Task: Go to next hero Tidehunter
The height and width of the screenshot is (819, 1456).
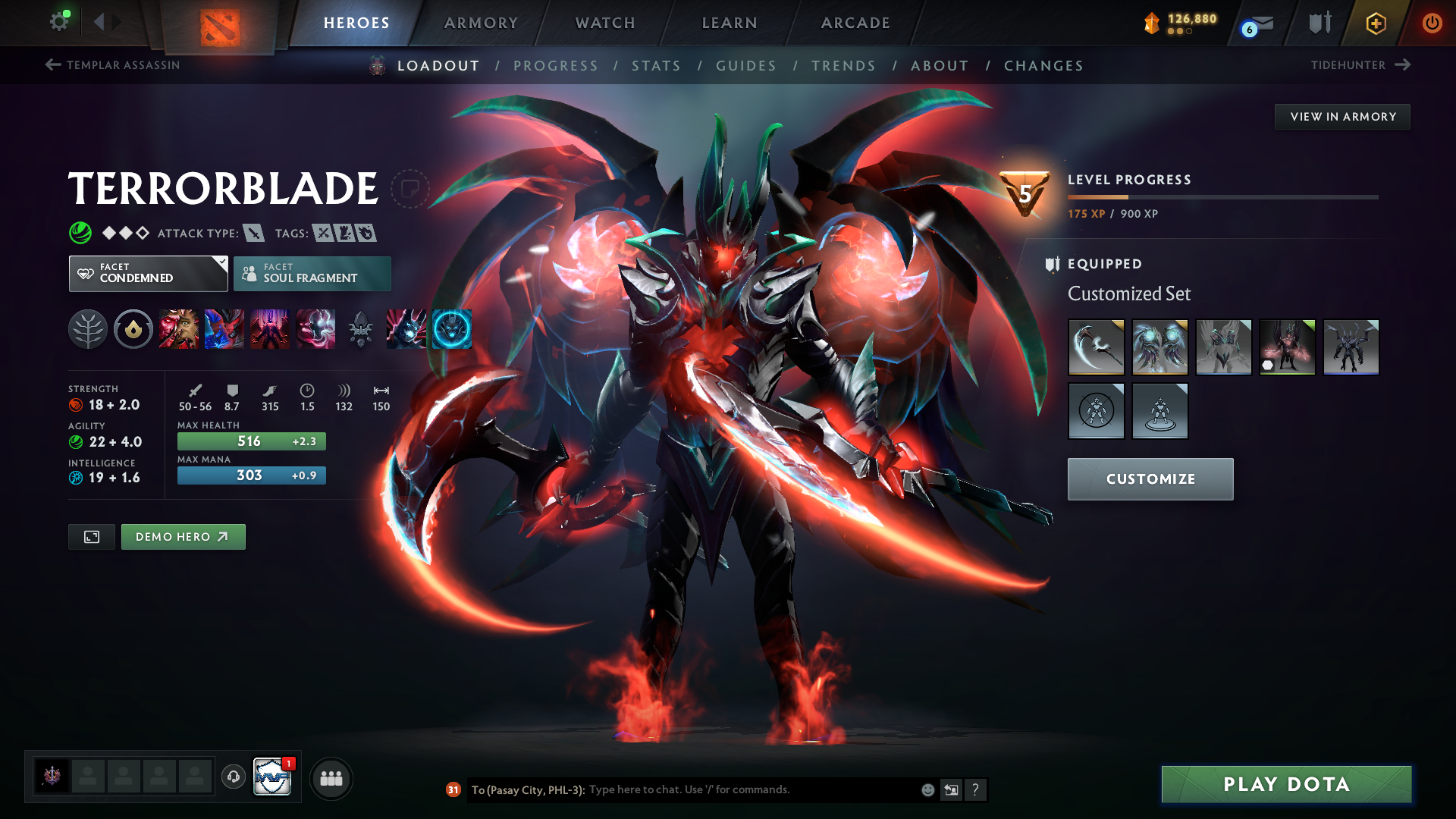Action: pyautogui.click(x=1360, y=65)
